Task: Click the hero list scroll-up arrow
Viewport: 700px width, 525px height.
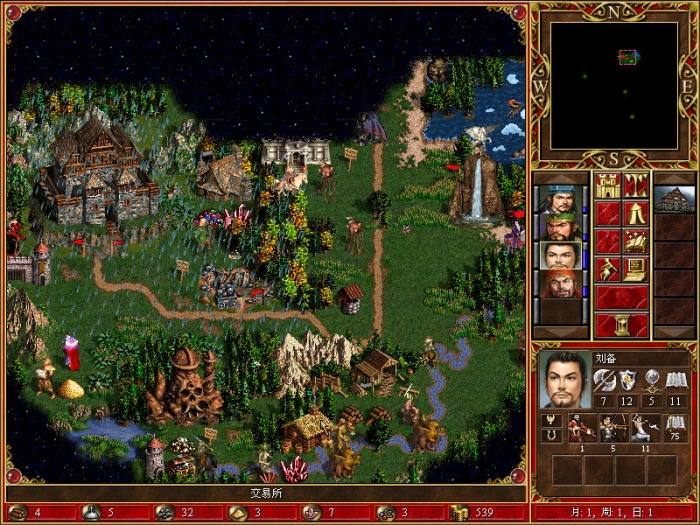Action: (x=563, y=177)
